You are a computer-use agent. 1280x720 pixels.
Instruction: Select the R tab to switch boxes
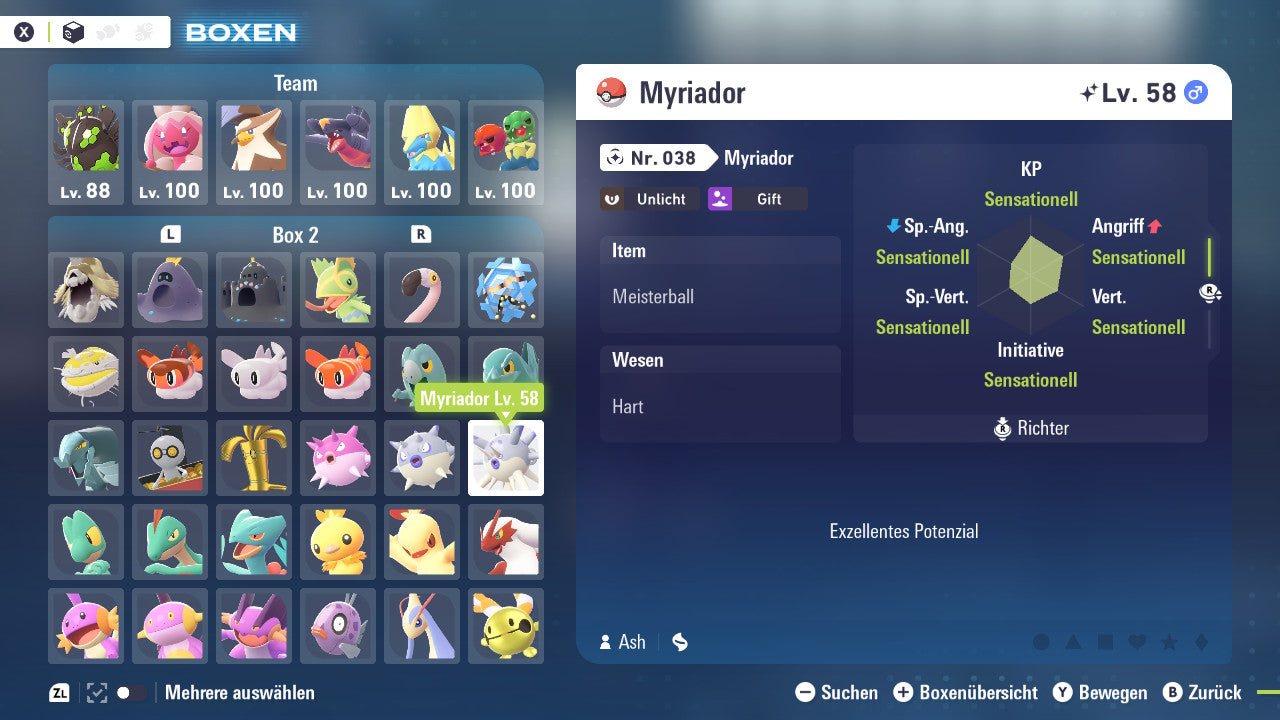pyautogui.click(x=421, y=235)
